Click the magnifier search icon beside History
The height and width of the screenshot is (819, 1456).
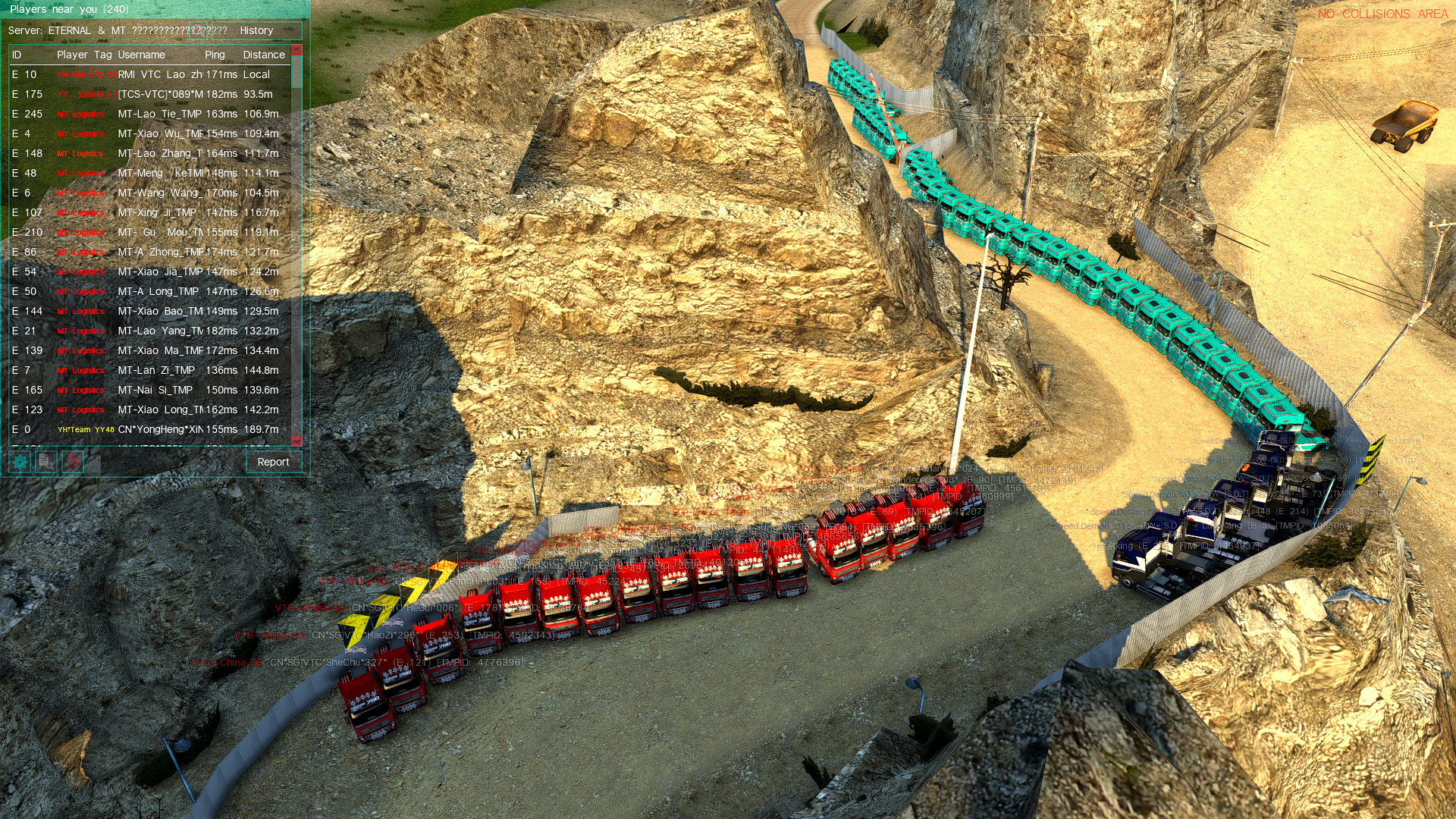(x=198, y=31)
